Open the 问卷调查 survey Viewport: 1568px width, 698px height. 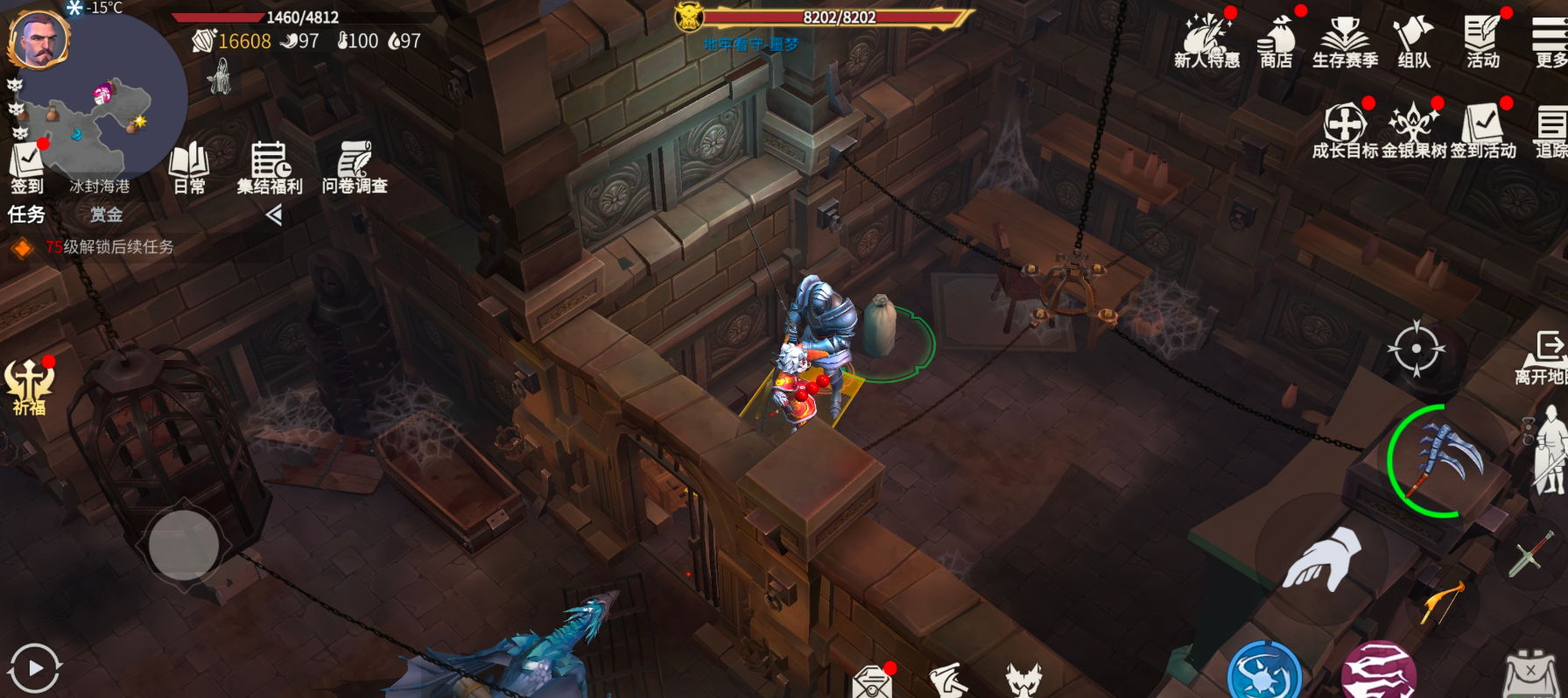point(355,166)
